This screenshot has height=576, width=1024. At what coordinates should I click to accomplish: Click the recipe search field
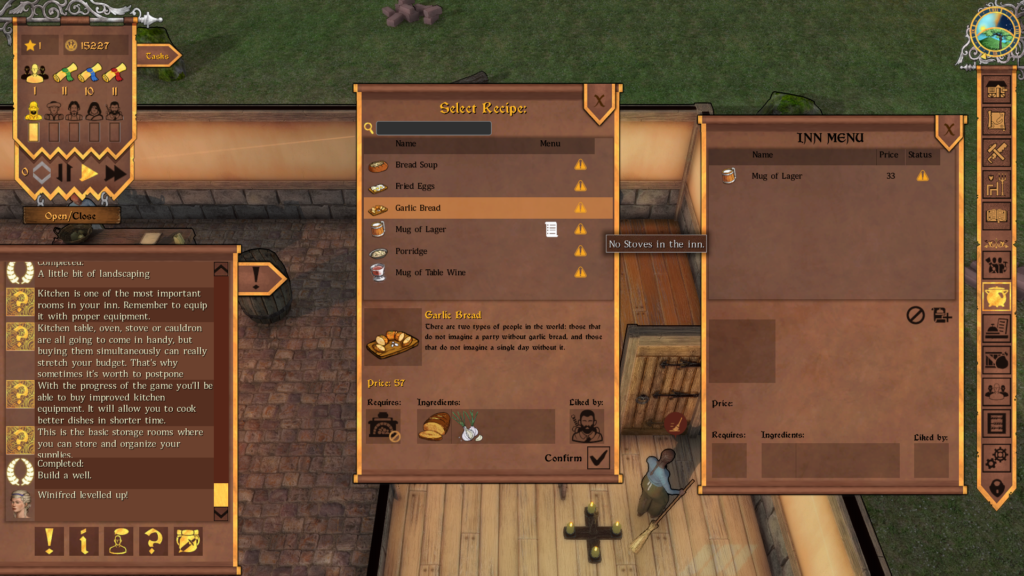point(434,128)
